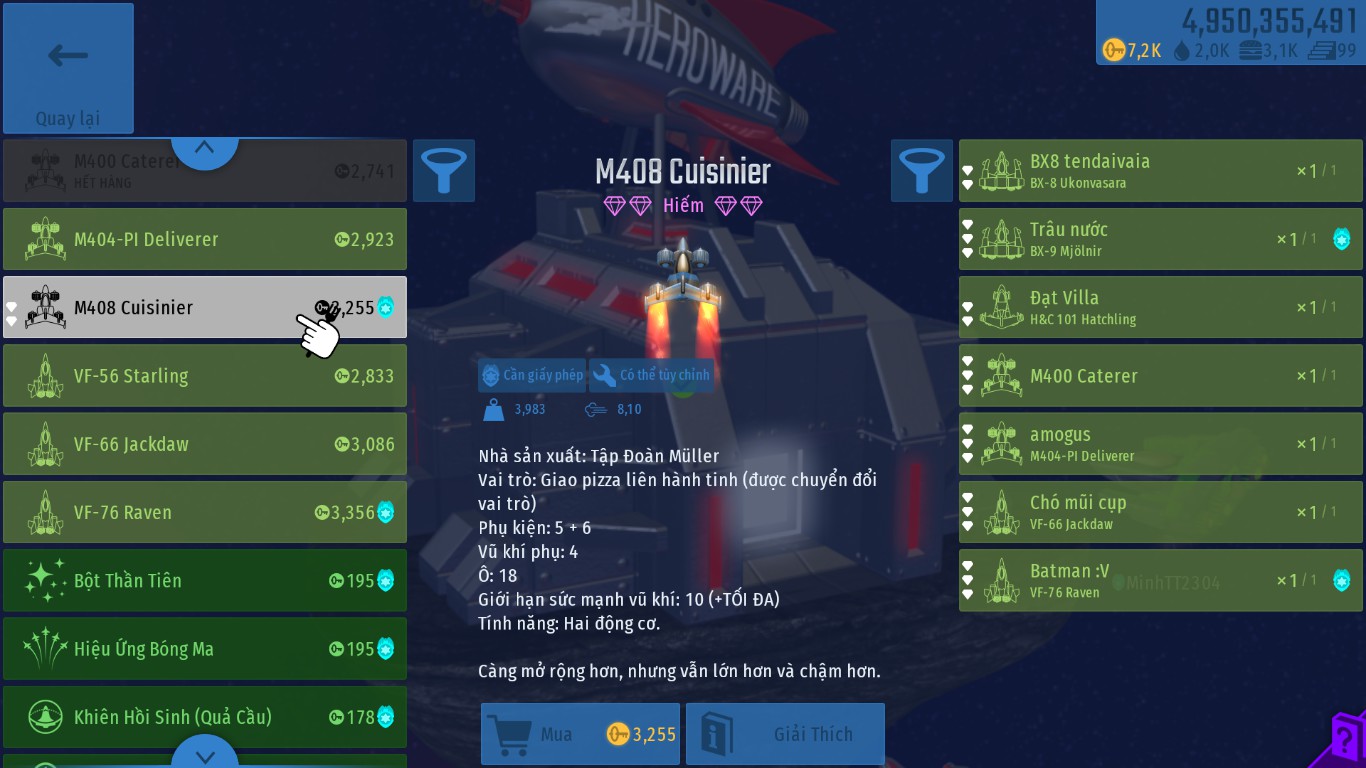Open the Giải Thích explanation button
The width and height of the screenshot is (1366, 768).
coord(785,734)
